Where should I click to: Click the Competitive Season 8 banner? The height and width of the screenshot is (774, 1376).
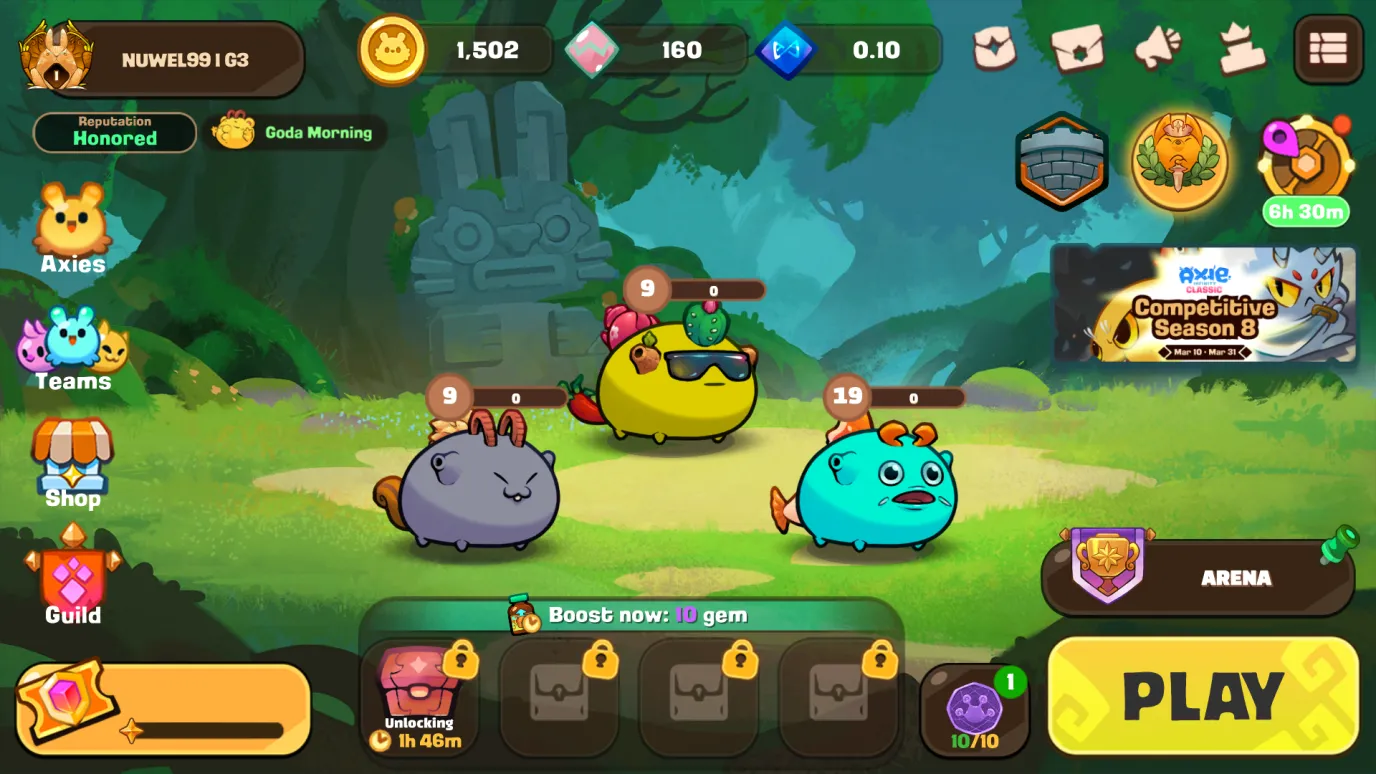(x=1203, y=304)
